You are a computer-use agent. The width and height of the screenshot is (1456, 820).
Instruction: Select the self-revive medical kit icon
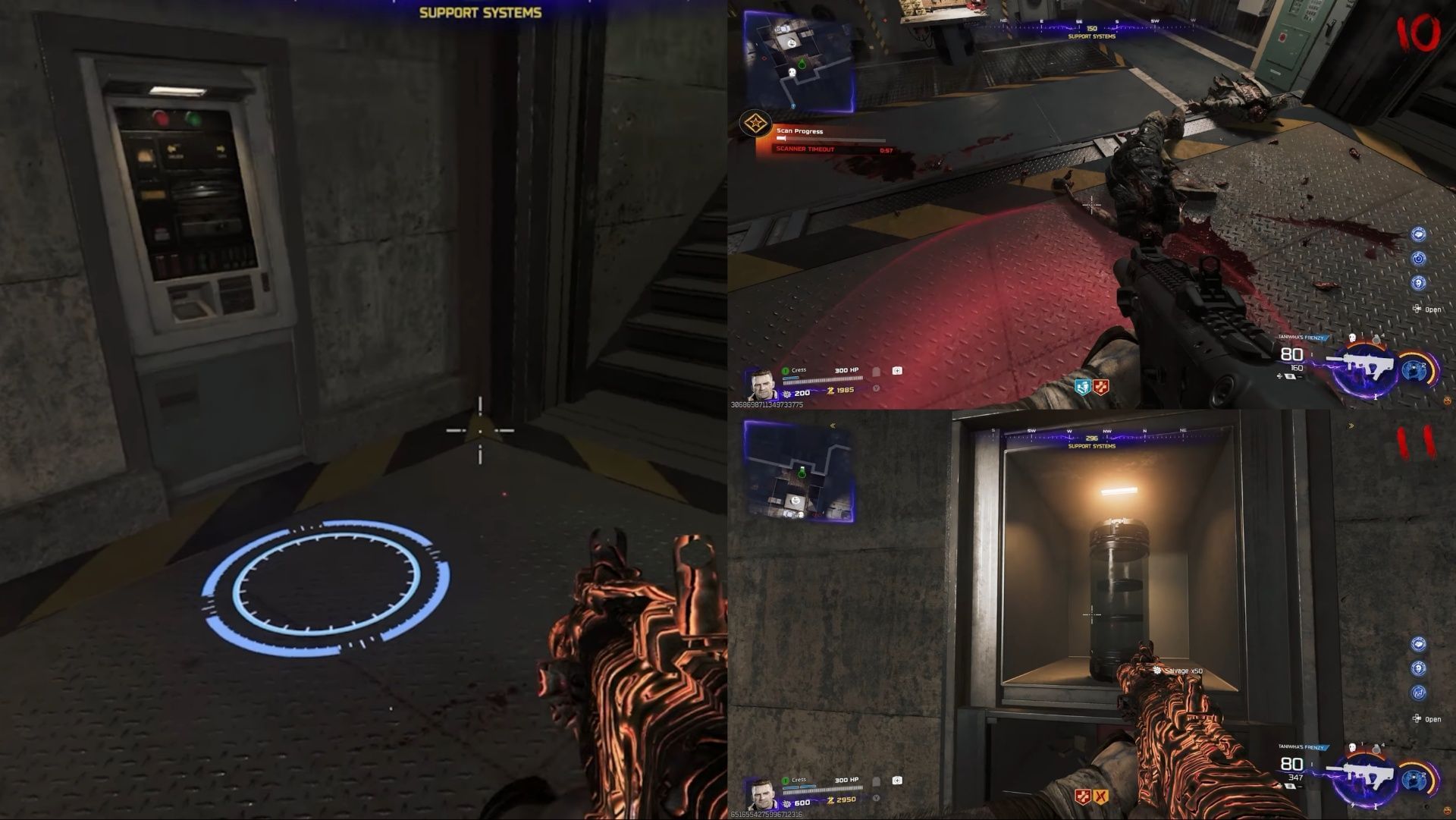(897, 371)
